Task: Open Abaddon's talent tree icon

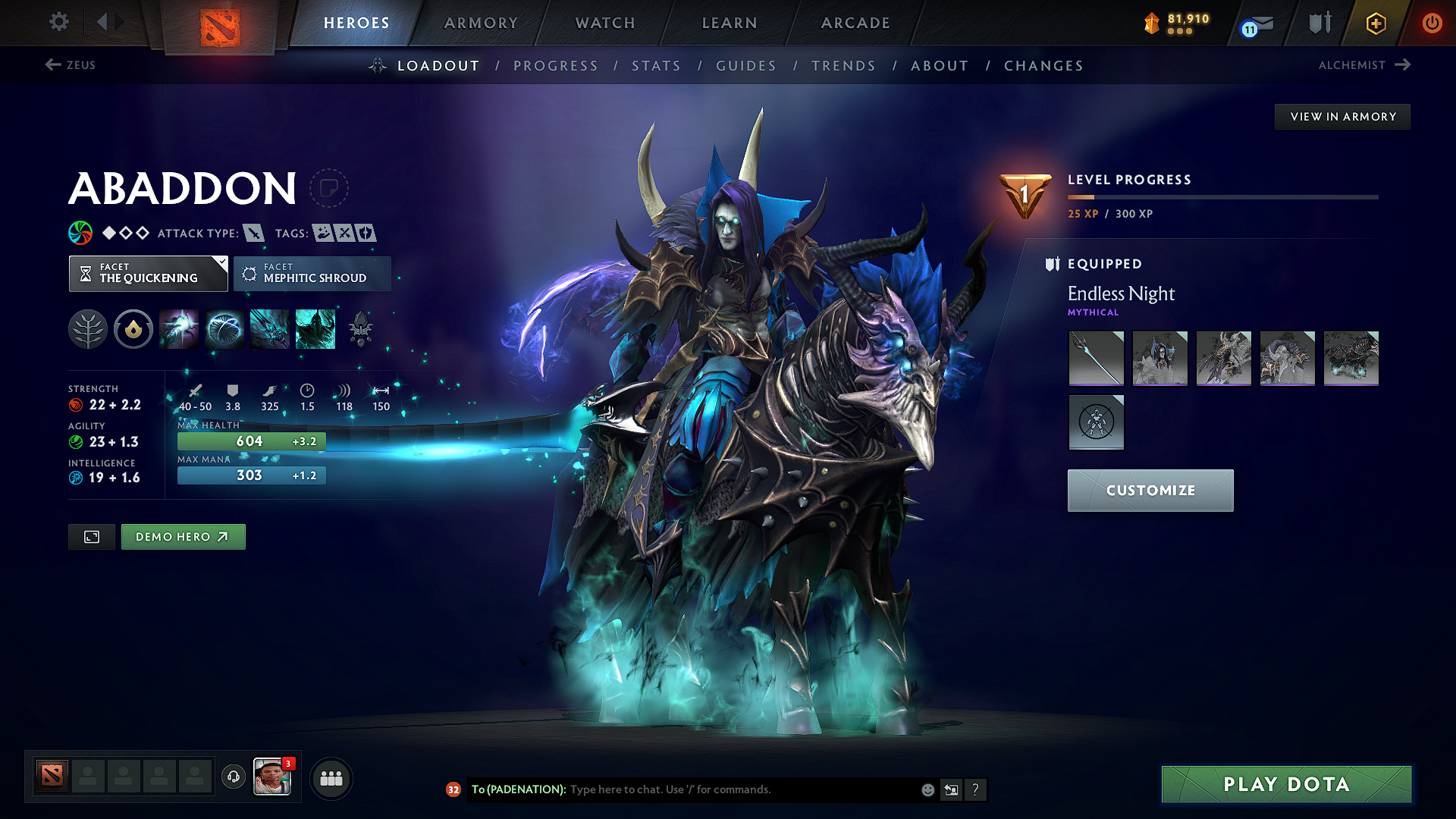Action: tap(87, 328)
